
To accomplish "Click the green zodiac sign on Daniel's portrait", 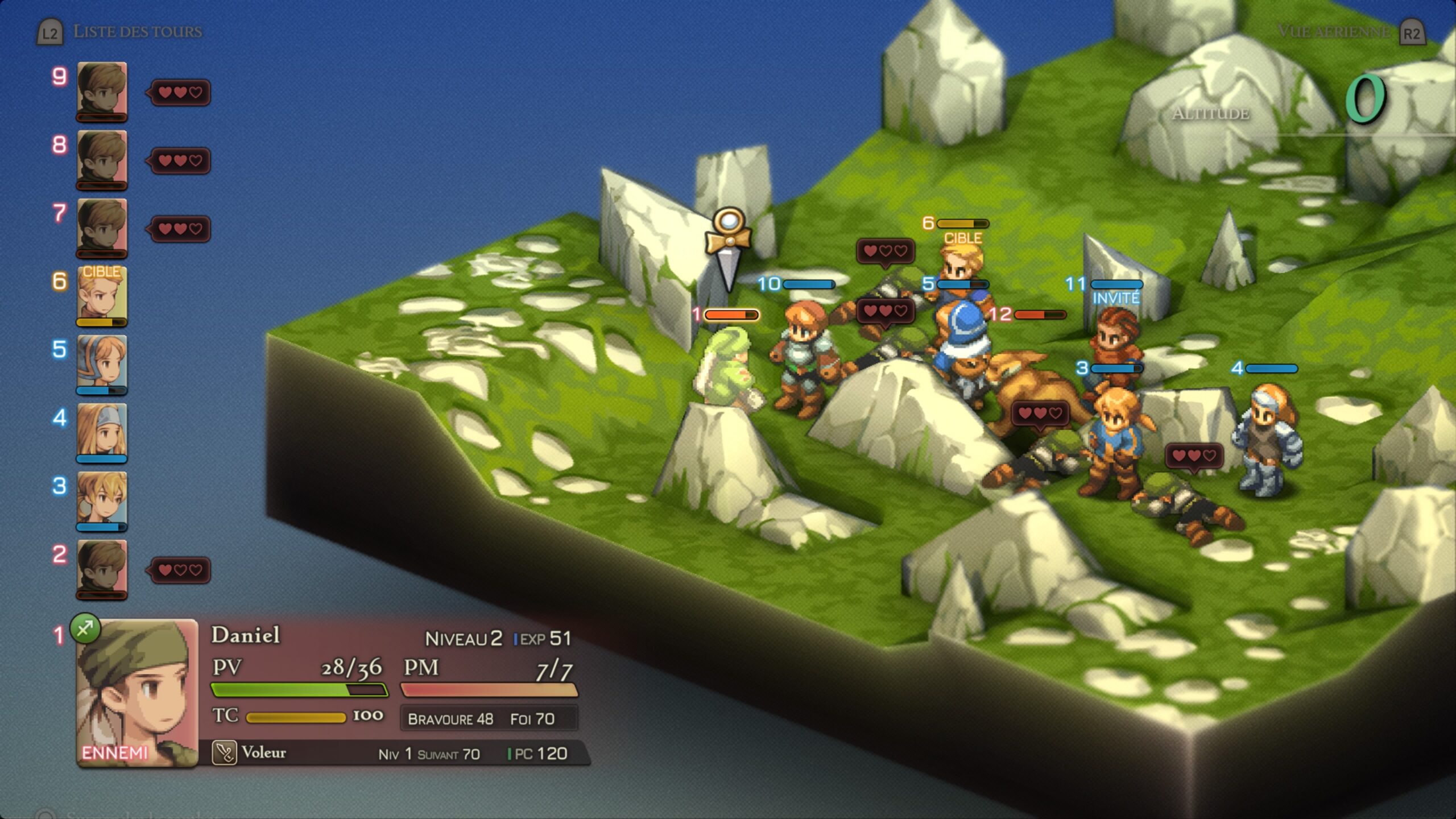I will (x=85, y=628).
